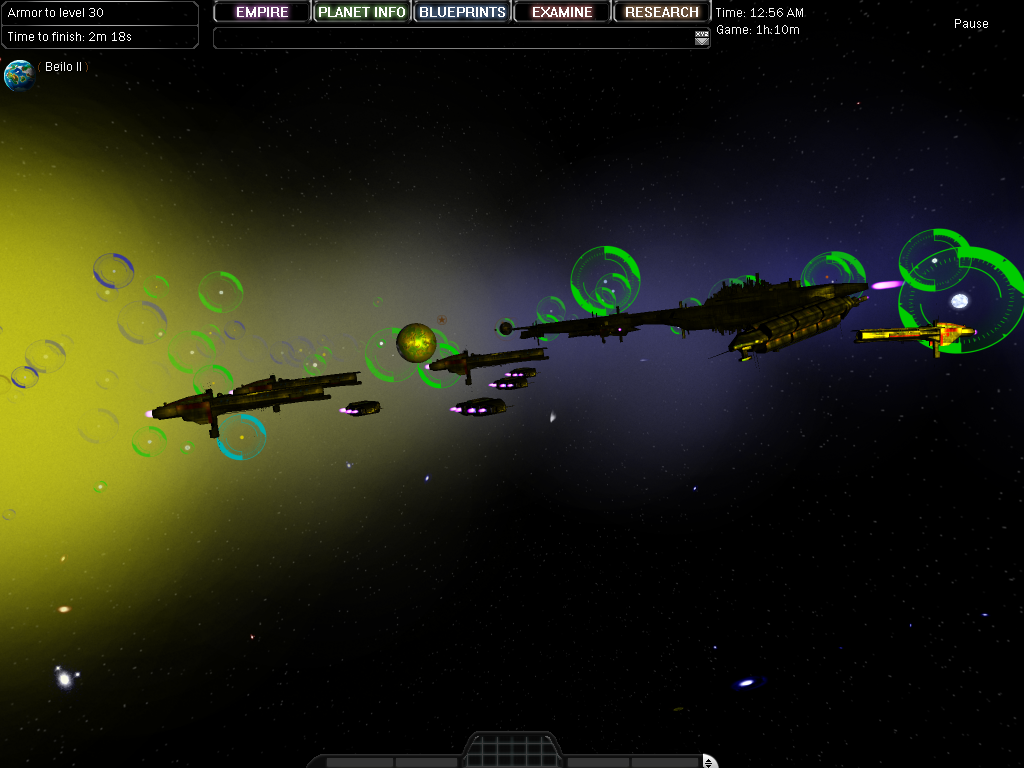Open the Research screen

(662, 12)
